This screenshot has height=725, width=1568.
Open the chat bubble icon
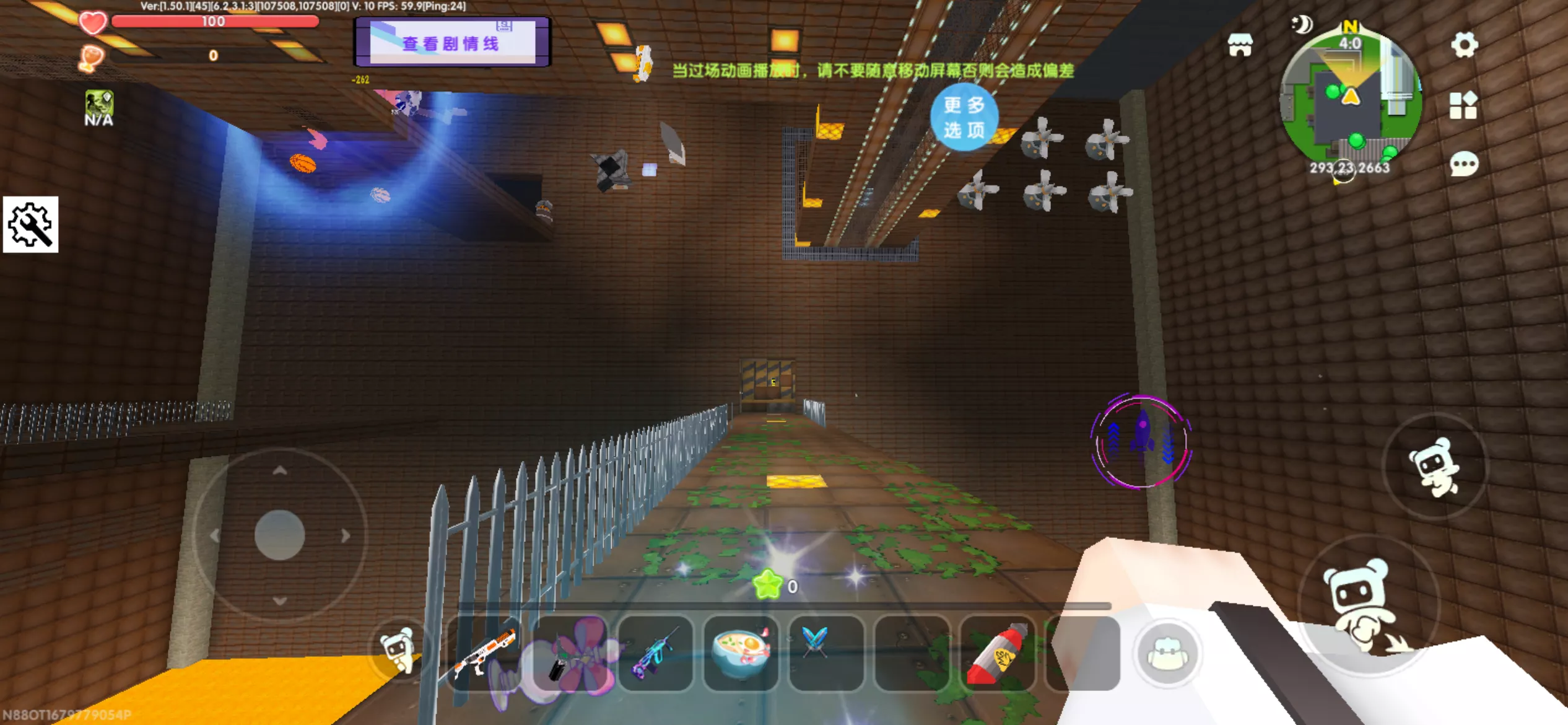pos(1464,164)
